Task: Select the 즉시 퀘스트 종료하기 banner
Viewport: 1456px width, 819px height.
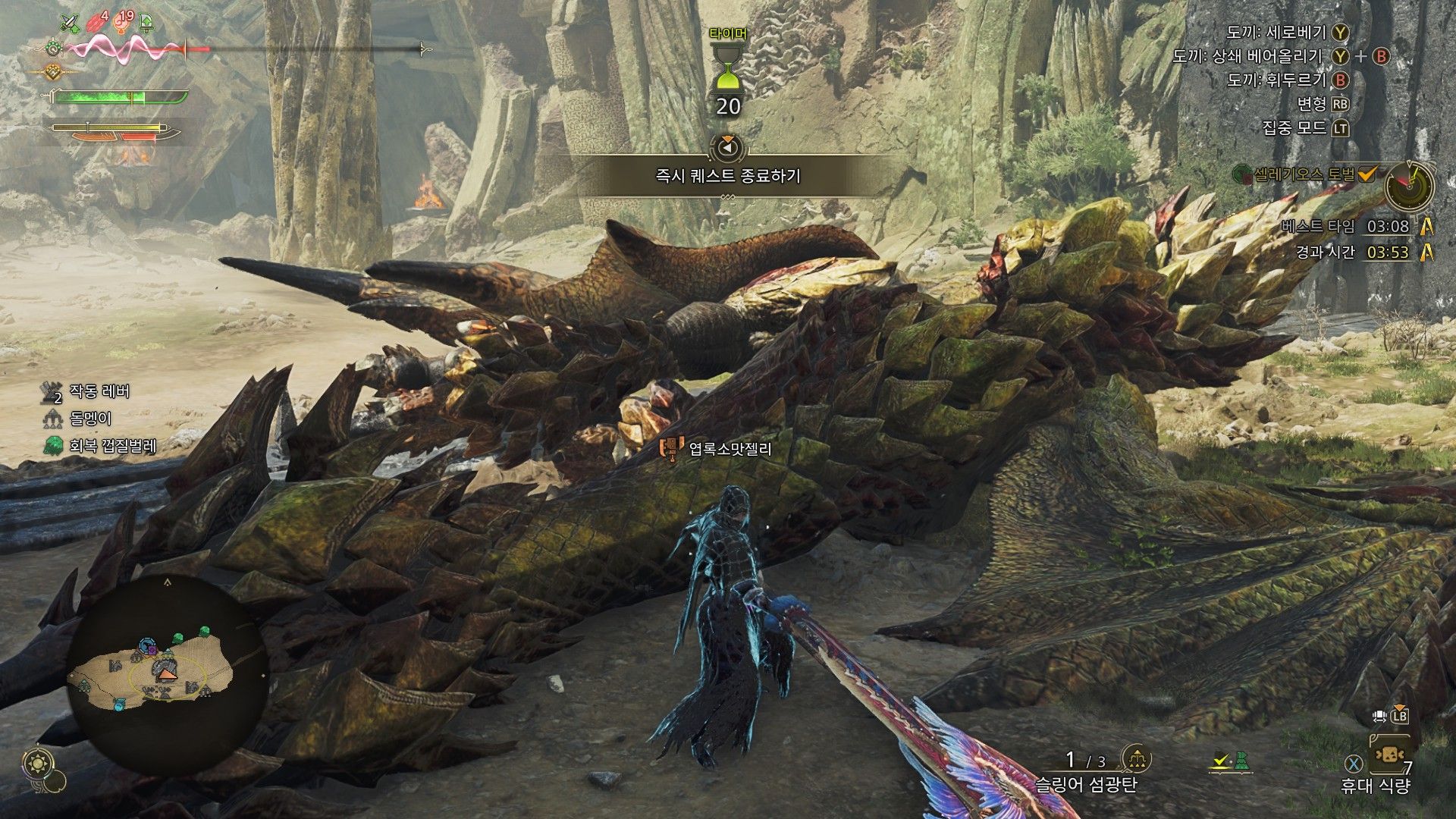Action: [727, 176]
